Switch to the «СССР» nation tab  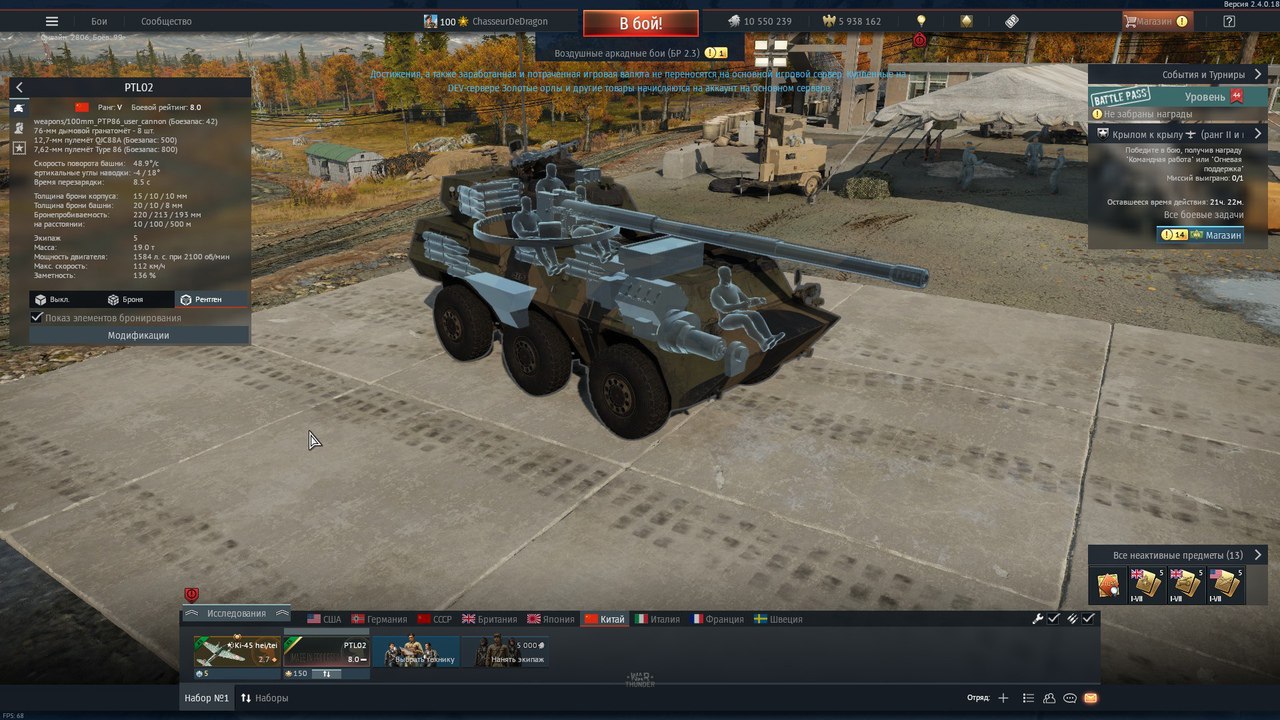click(435, 619)
